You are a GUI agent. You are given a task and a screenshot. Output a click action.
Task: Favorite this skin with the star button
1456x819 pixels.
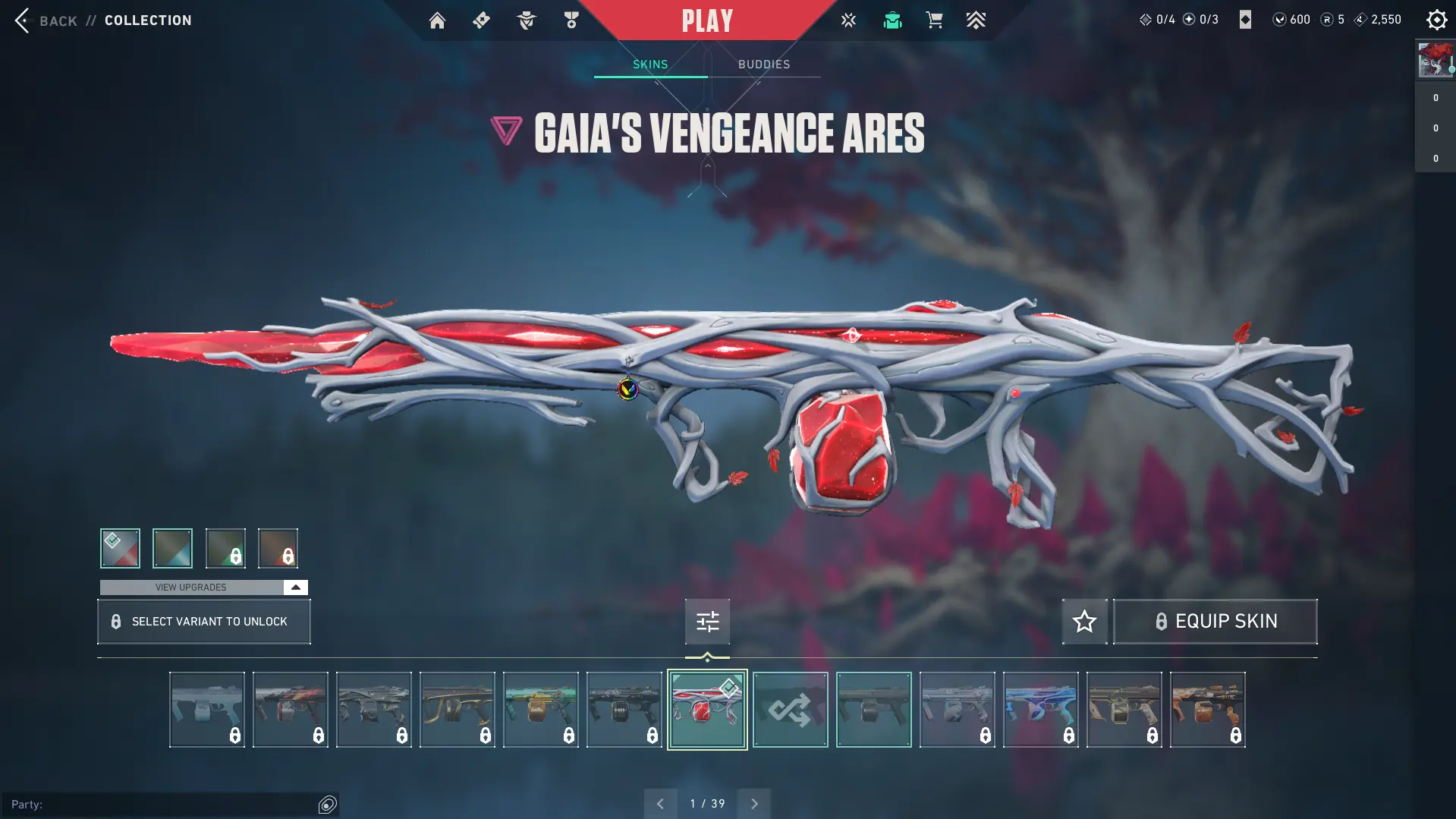click(1084, 622)
